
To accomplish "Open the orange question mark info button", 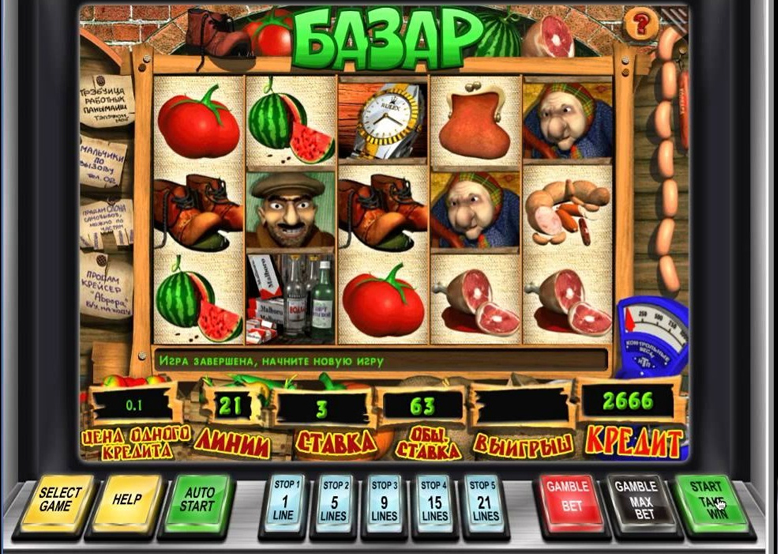I will pyautogui.click(x=640, y=22).
